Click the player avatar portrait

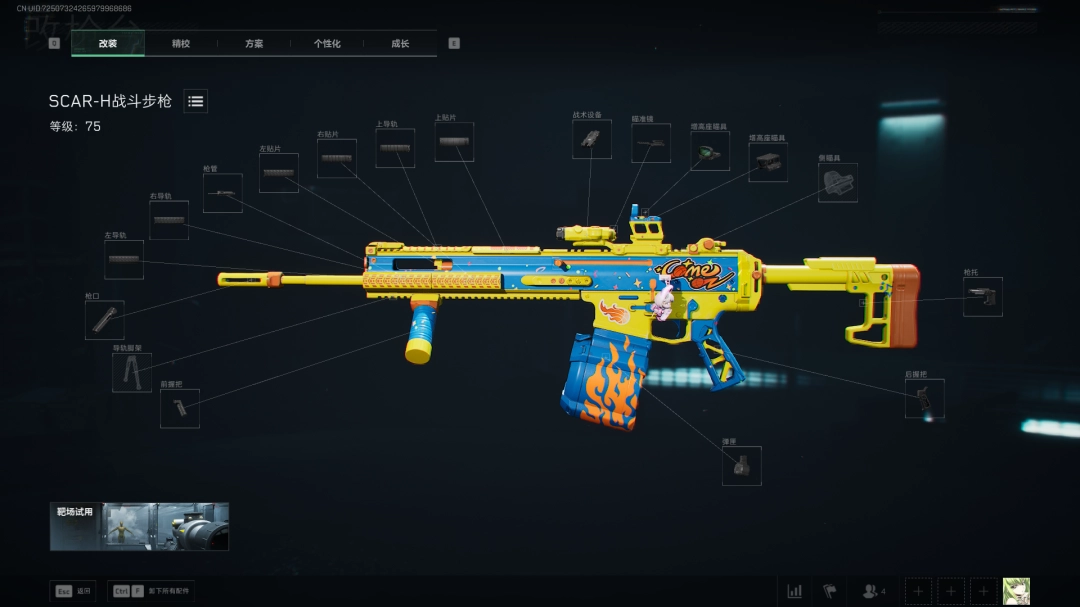1016,591
